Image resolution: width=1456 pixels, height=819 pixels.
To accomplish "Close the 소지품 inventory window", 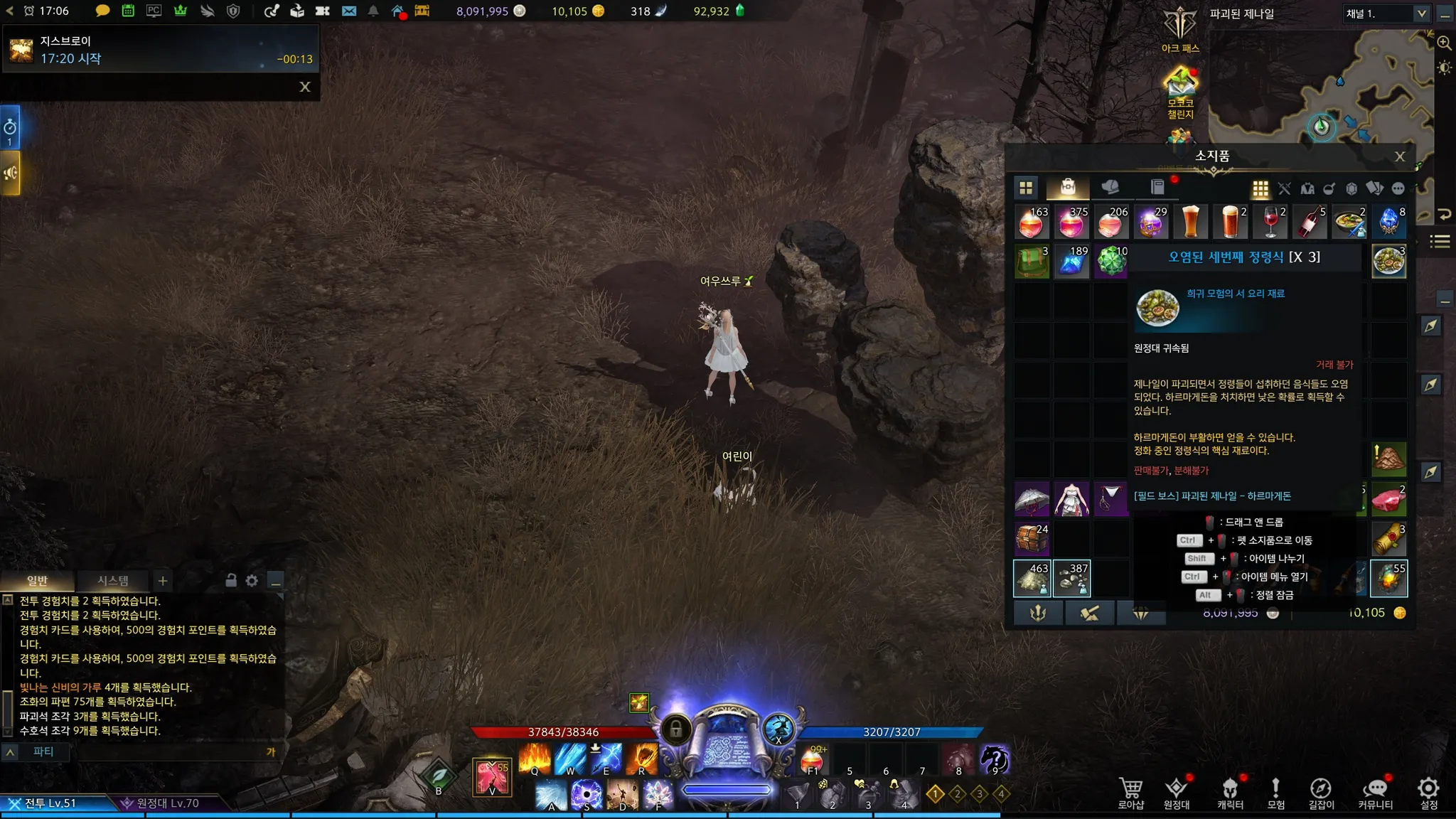I will 1399,156.
